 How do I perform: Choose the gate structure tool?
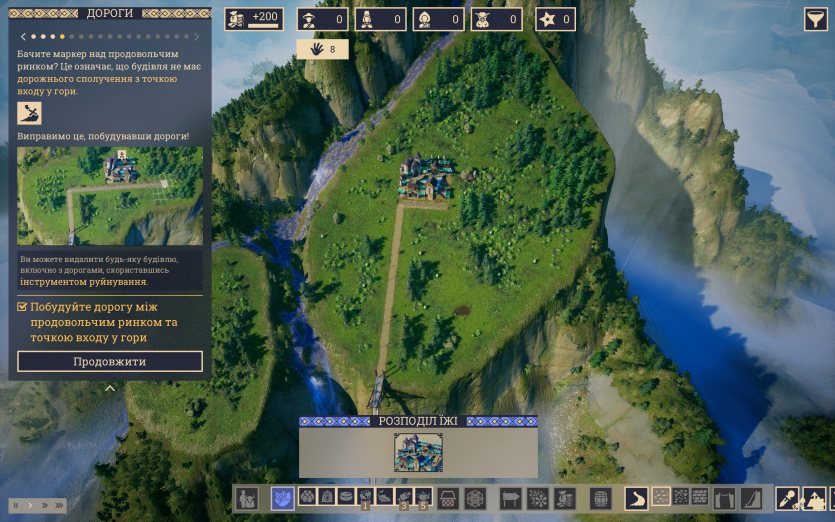(727, 497)
